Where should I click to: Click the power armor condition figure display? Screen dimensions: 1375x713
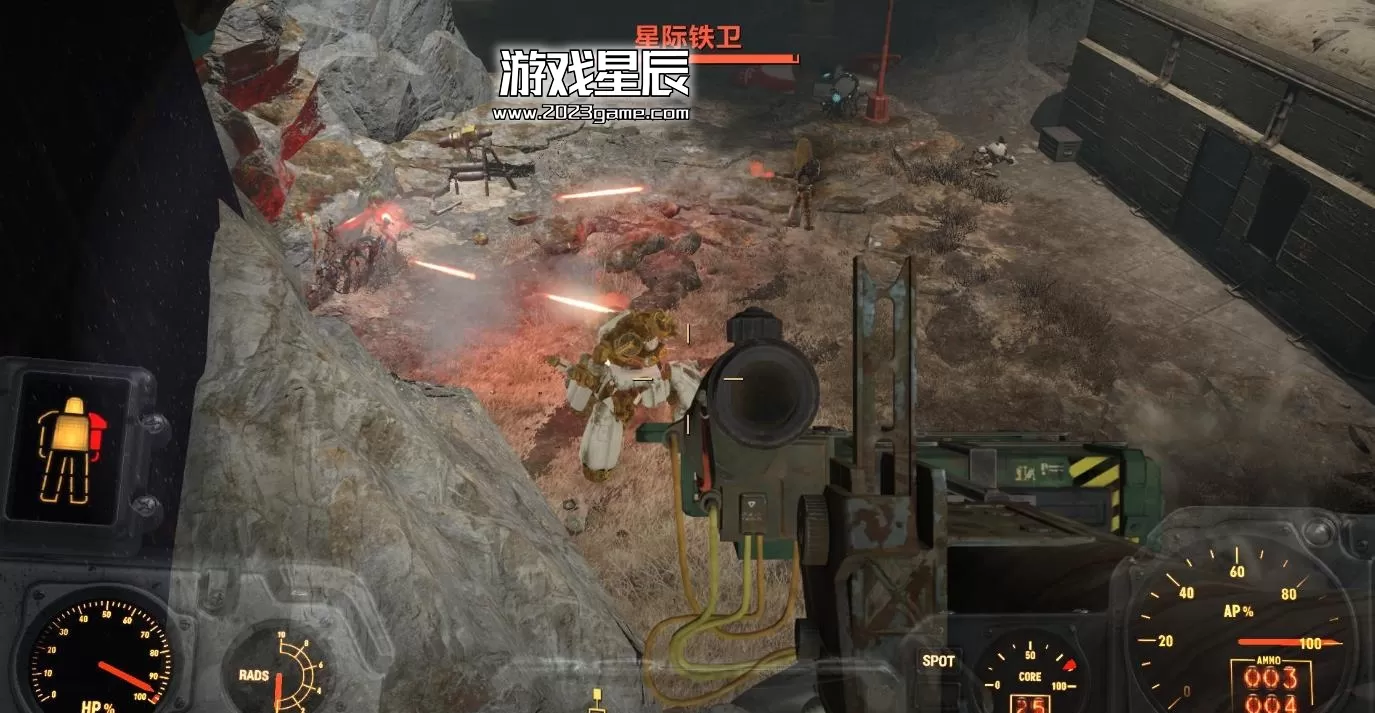[x=69, y=447]
